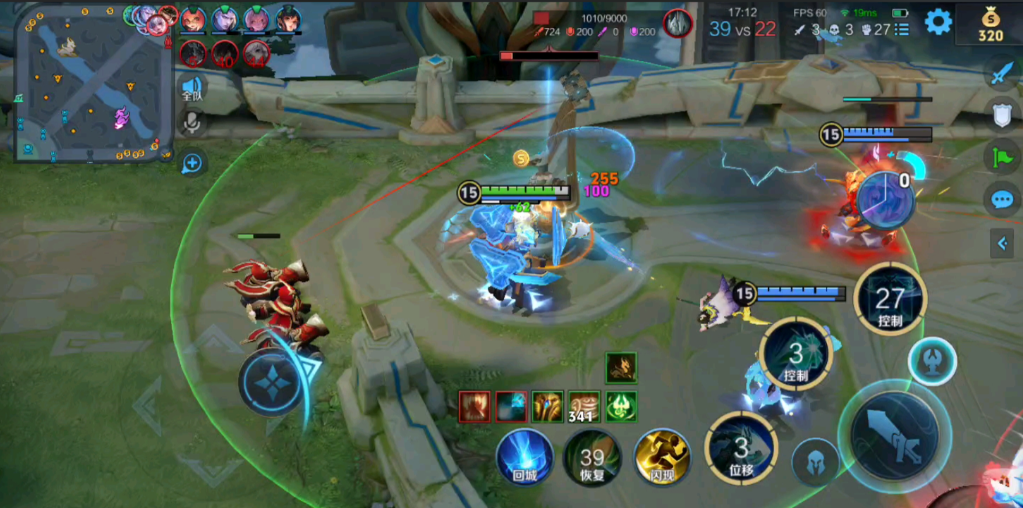This screenshot has width=1023, height=508.
Task: Open the gear settings menu
Action: pos(938,21)
